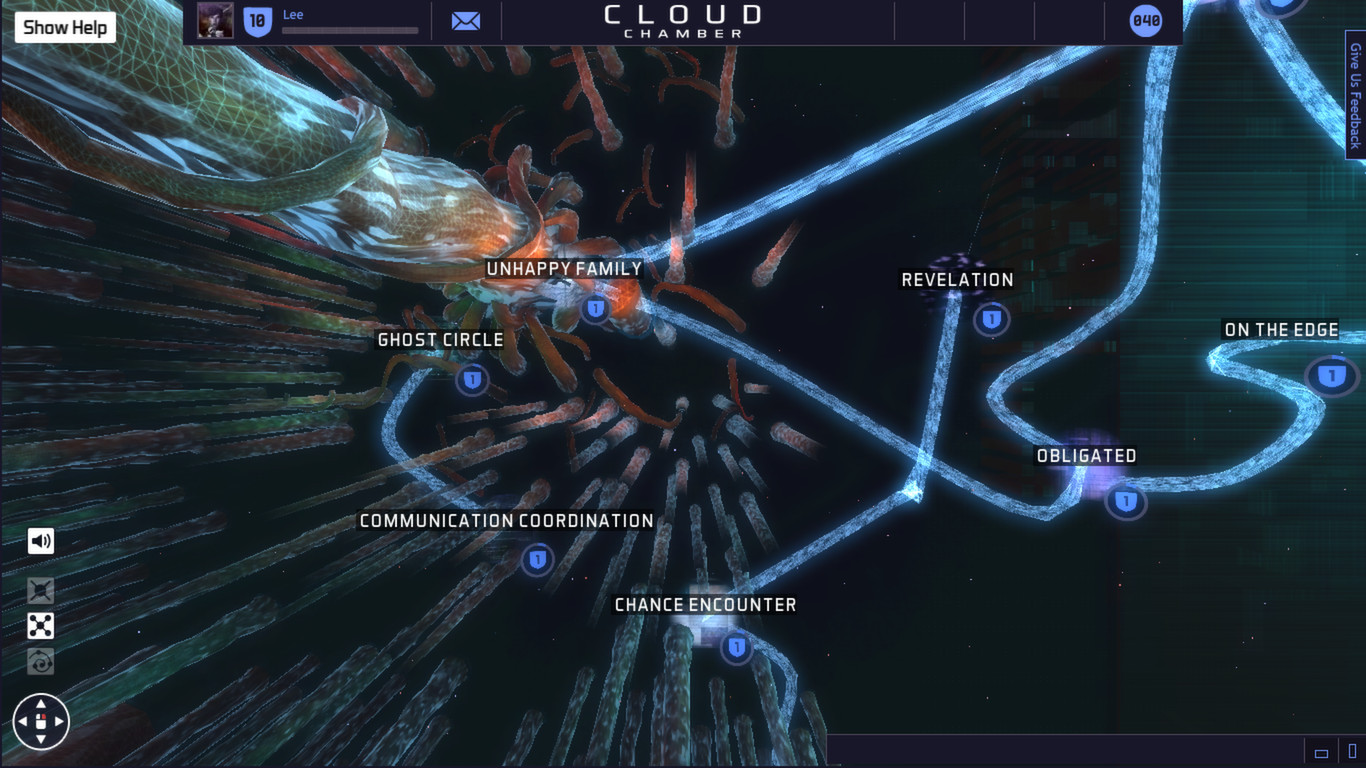This screenshot has width=1366, height=768.
Task: Click the crossed-out node sidebar icon
Action: (x=40, y=589)
